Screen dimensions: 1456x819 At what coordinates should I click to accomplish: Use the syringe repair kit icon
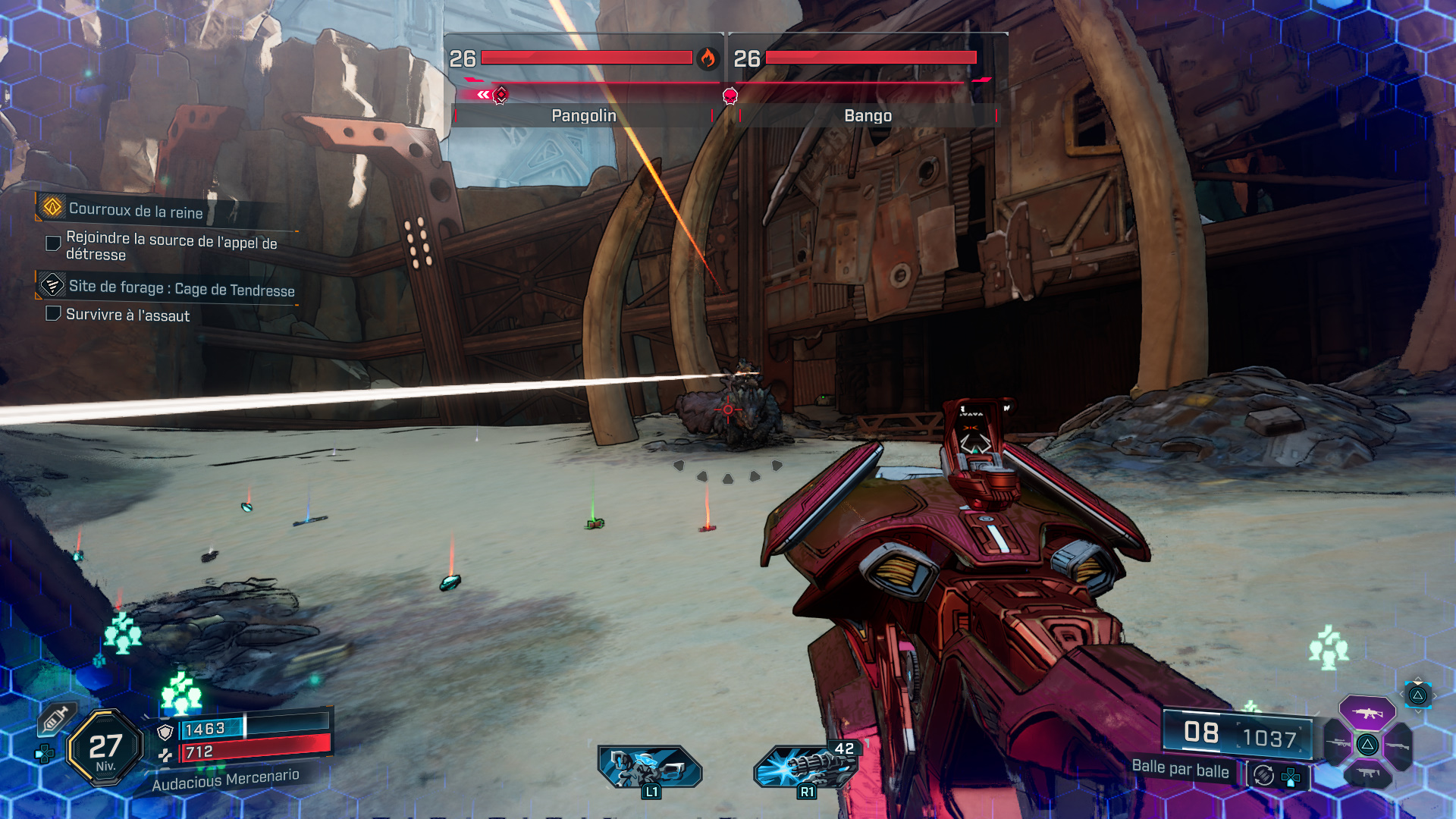pyautogui.click(x=55, y=719)
